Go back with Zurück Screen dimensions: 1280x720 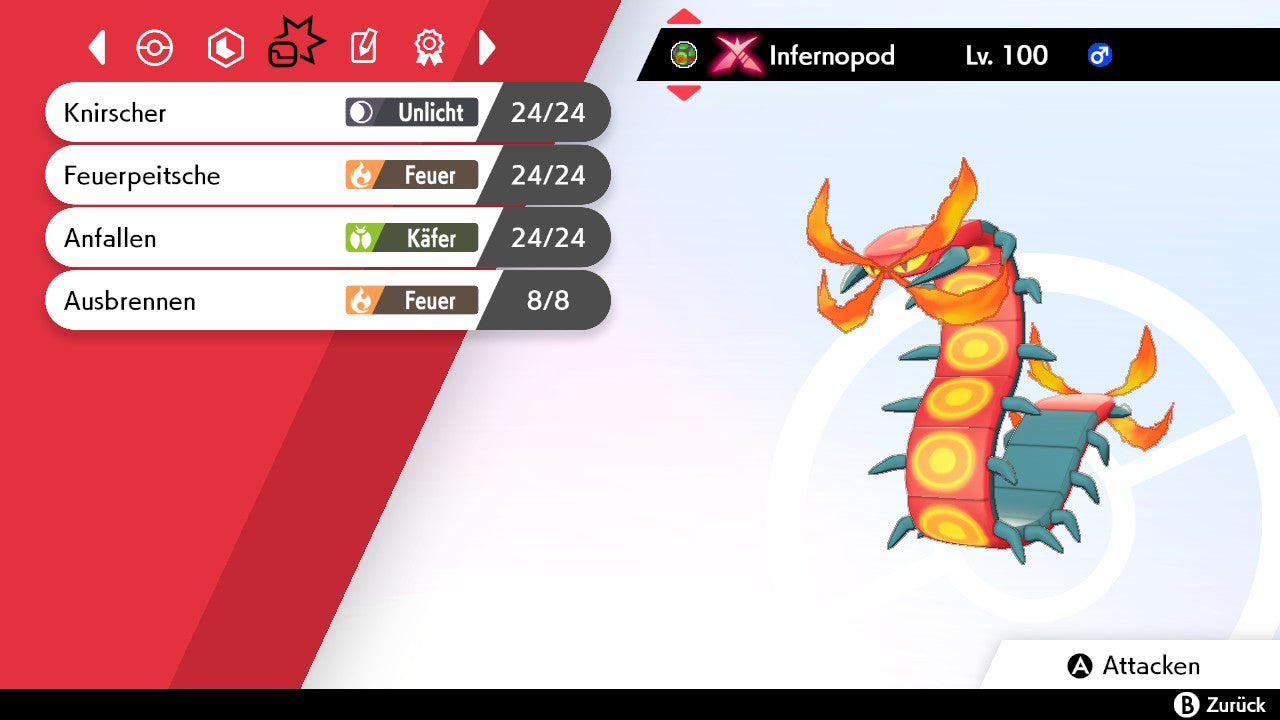coord(1220,705)
